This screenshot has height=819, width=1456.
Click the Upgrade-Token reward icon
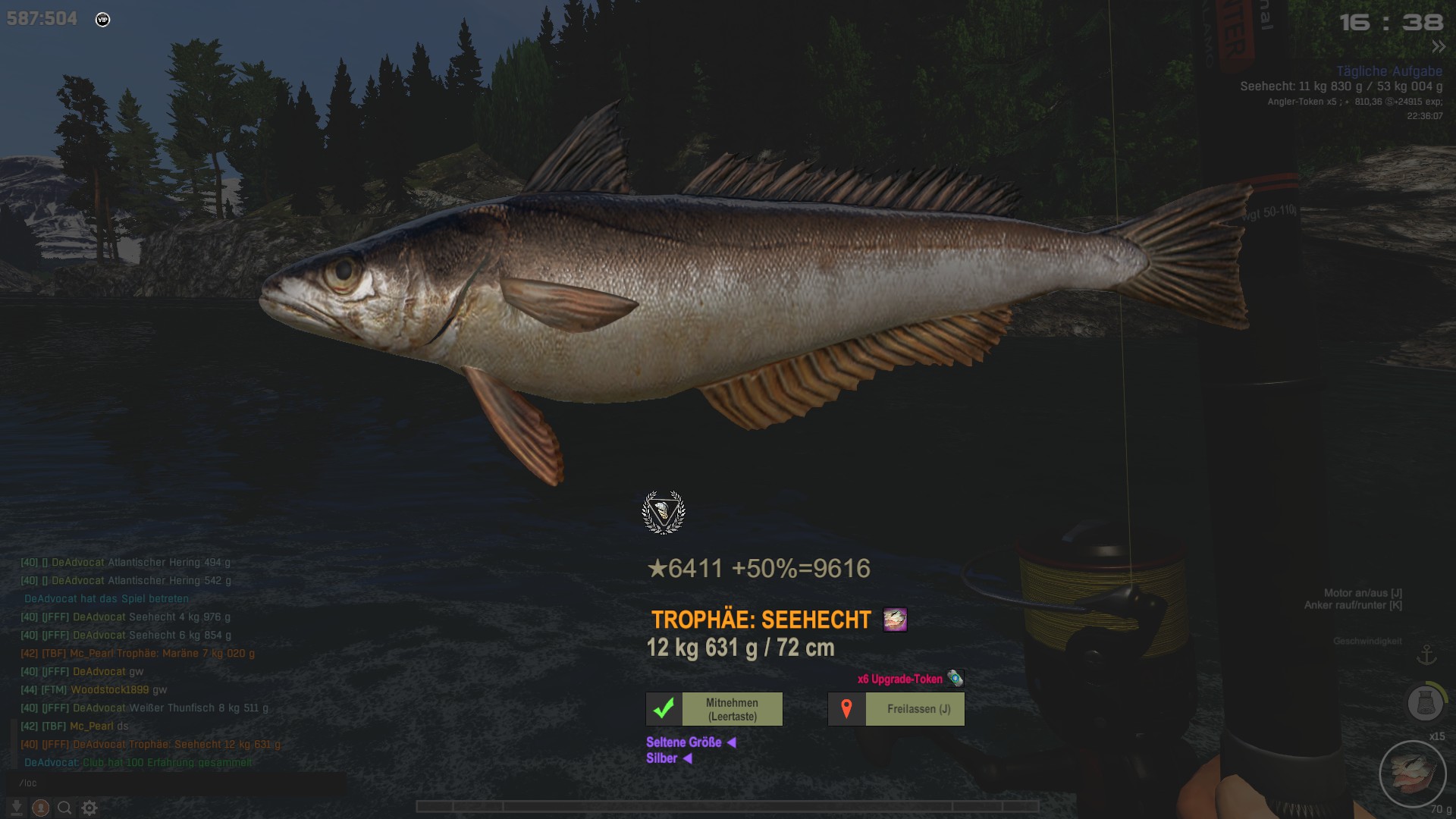pyautogui.click(x=955, y=679)
